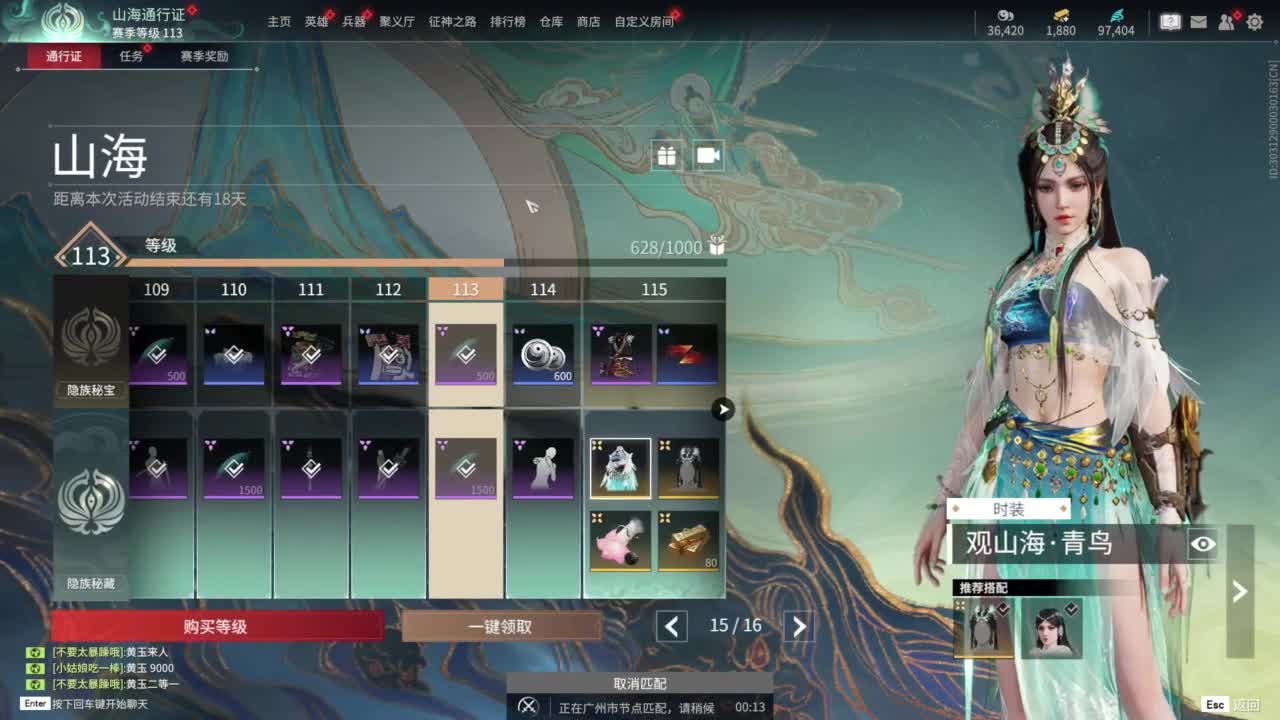Switch to the 赛季奖励 tab
1280x720 pixels.
(x=204, y=56)
